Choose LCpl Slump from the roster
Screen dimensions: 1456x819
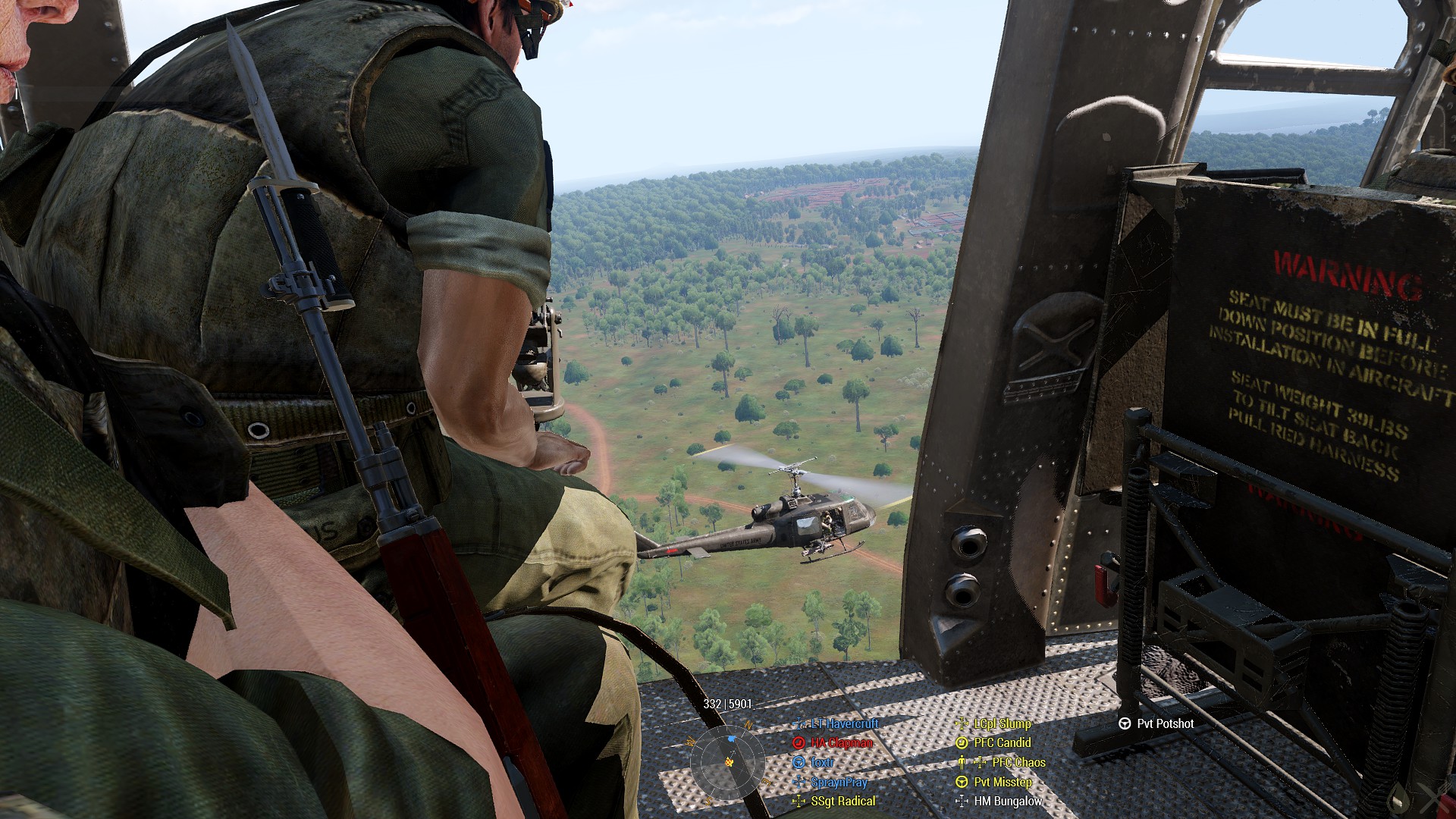point(1002,723)
